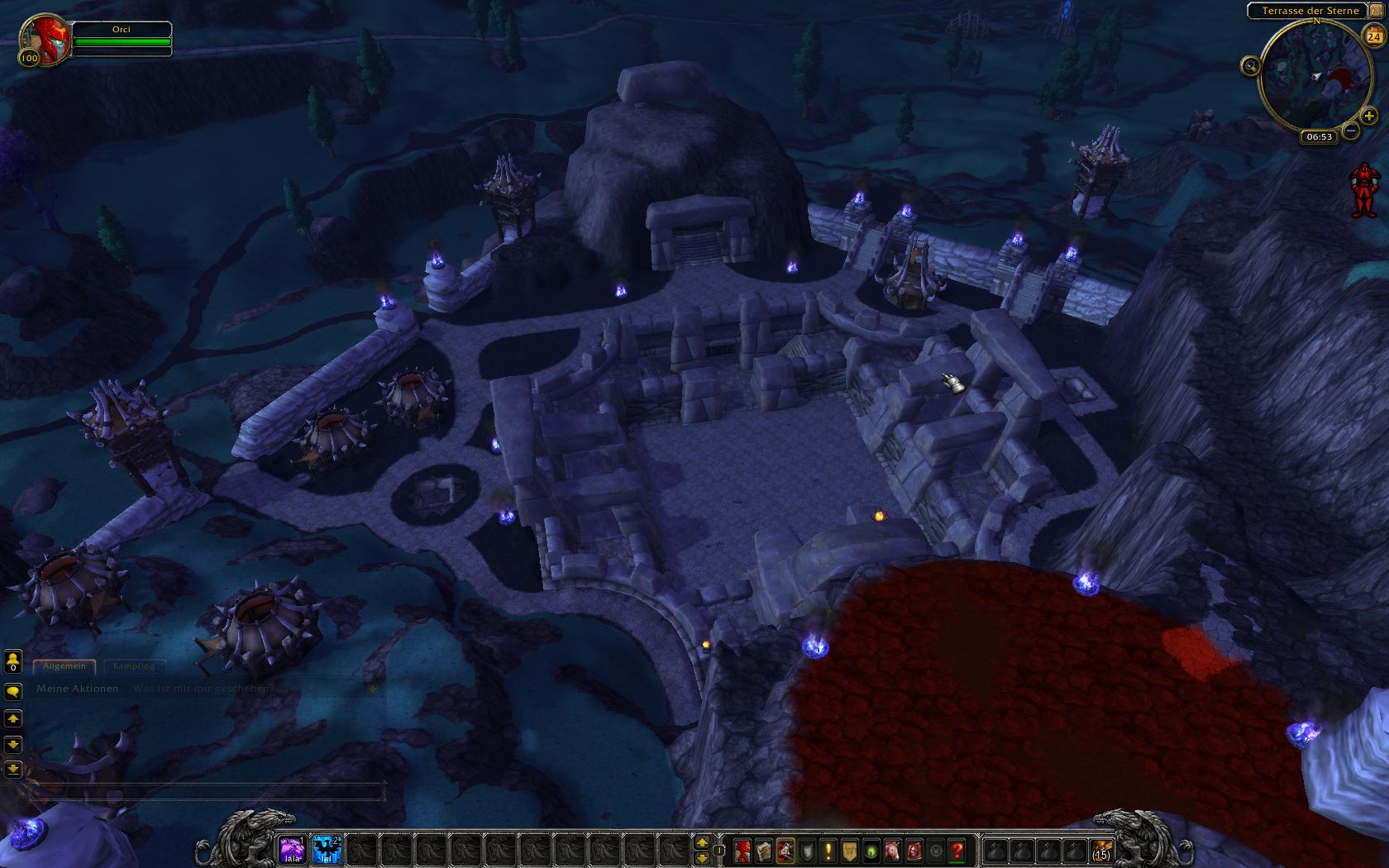Open the minimap tracking magnifier button

pyautogui.click(x=1250, y=66)
